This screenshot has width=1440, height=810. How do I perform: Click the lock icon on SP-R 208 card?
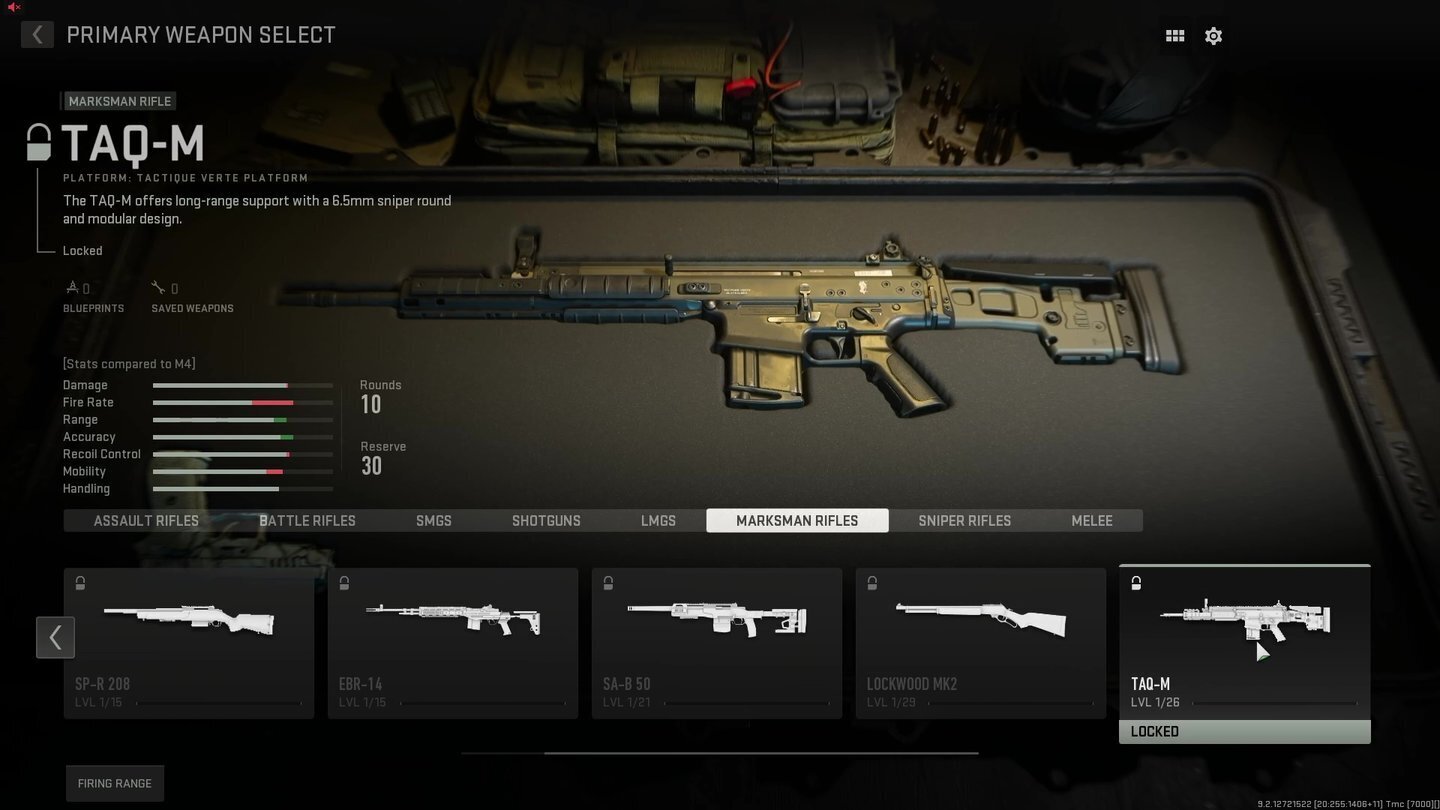pos(80,582)
